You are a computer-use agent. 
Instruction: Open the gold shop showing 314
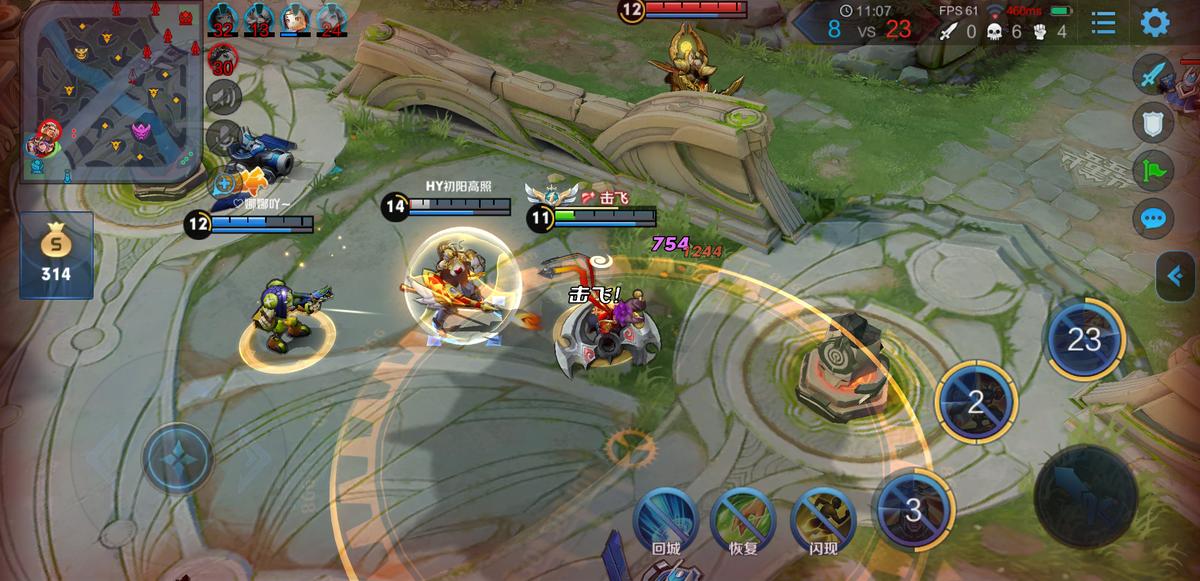[56, 256]
